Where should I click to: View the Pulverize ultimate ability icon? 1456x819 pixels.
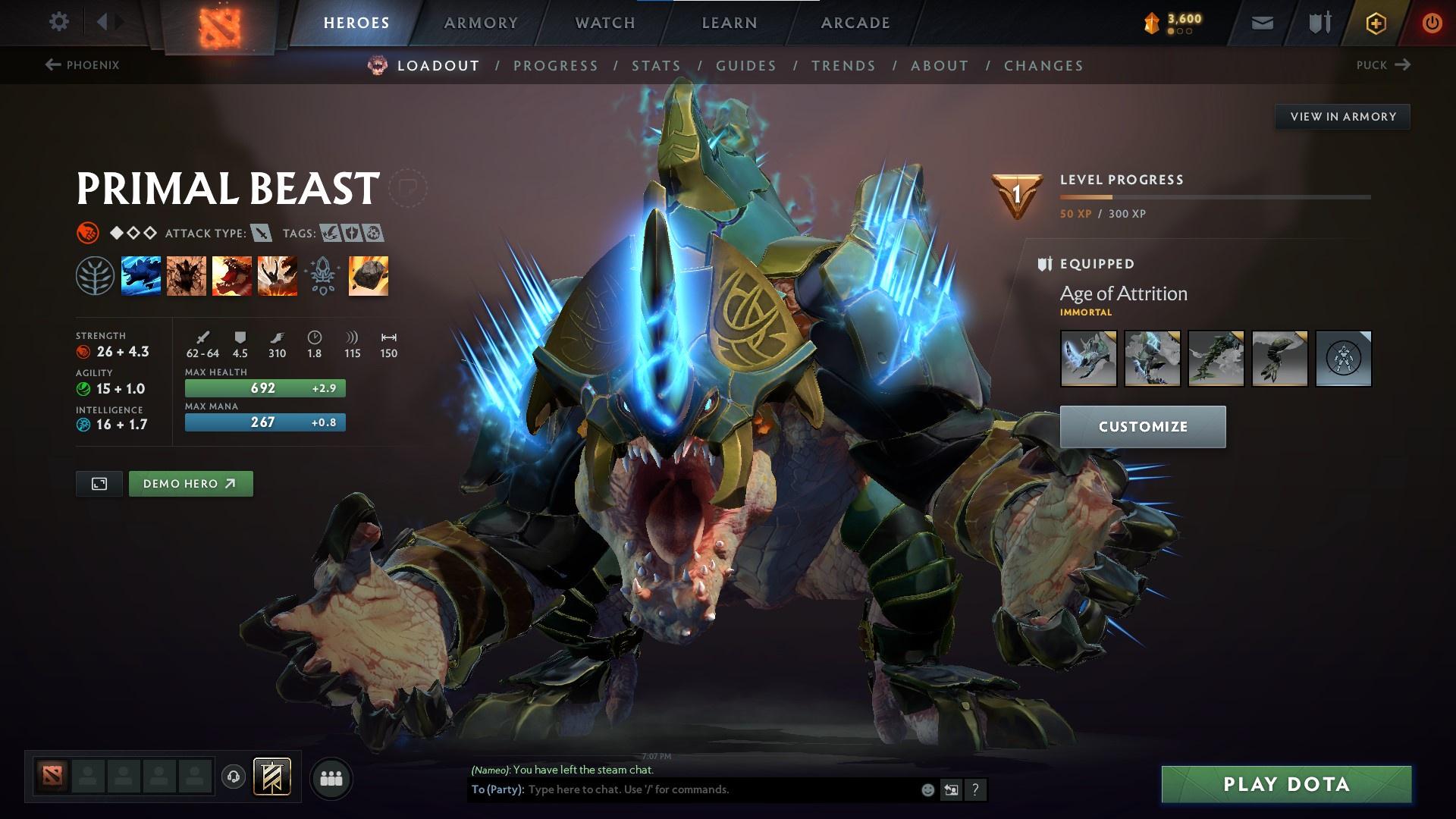point(277,276)
